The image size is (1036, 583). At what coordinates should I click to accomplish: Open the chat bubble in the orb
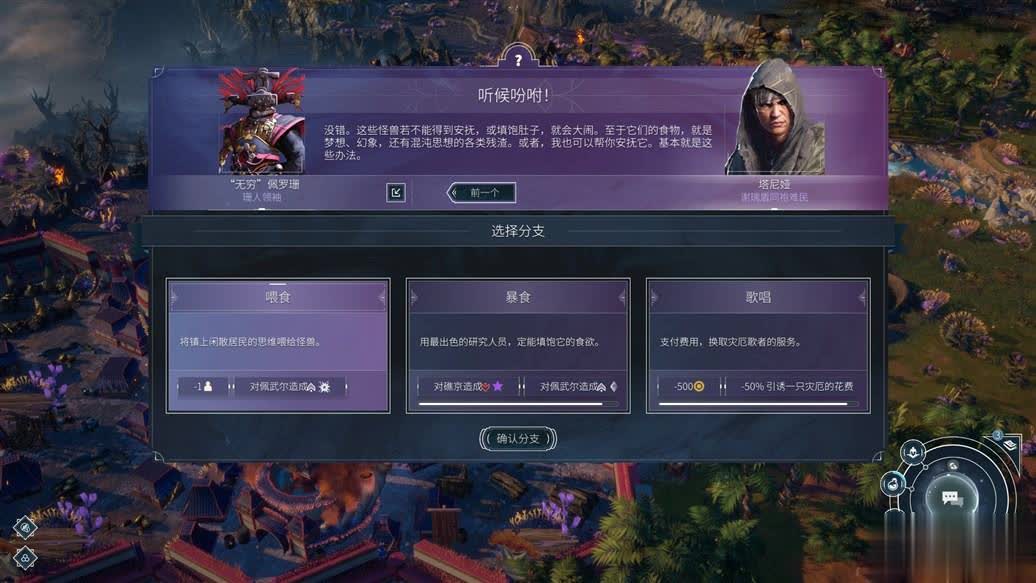click(952, 498)
